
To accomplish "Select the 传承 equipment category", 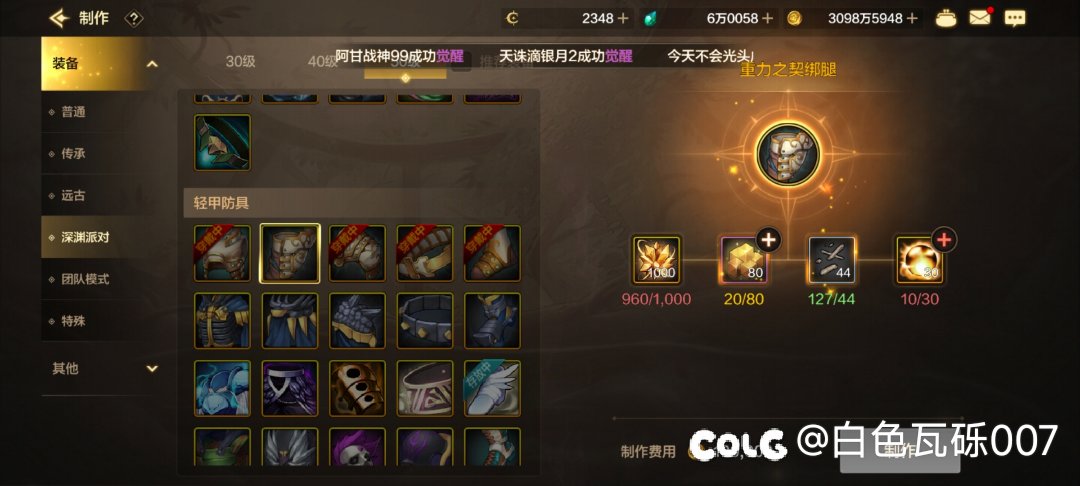I will 74,154.
